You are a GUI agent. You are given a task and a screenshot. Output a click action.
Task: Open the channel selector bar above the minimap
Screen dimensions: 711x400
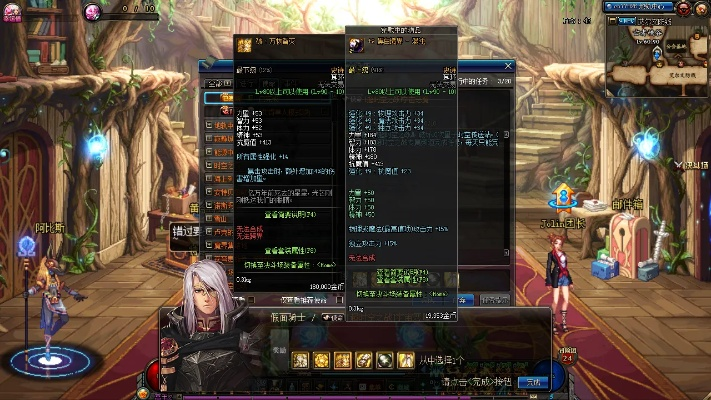tap(640, 6)
